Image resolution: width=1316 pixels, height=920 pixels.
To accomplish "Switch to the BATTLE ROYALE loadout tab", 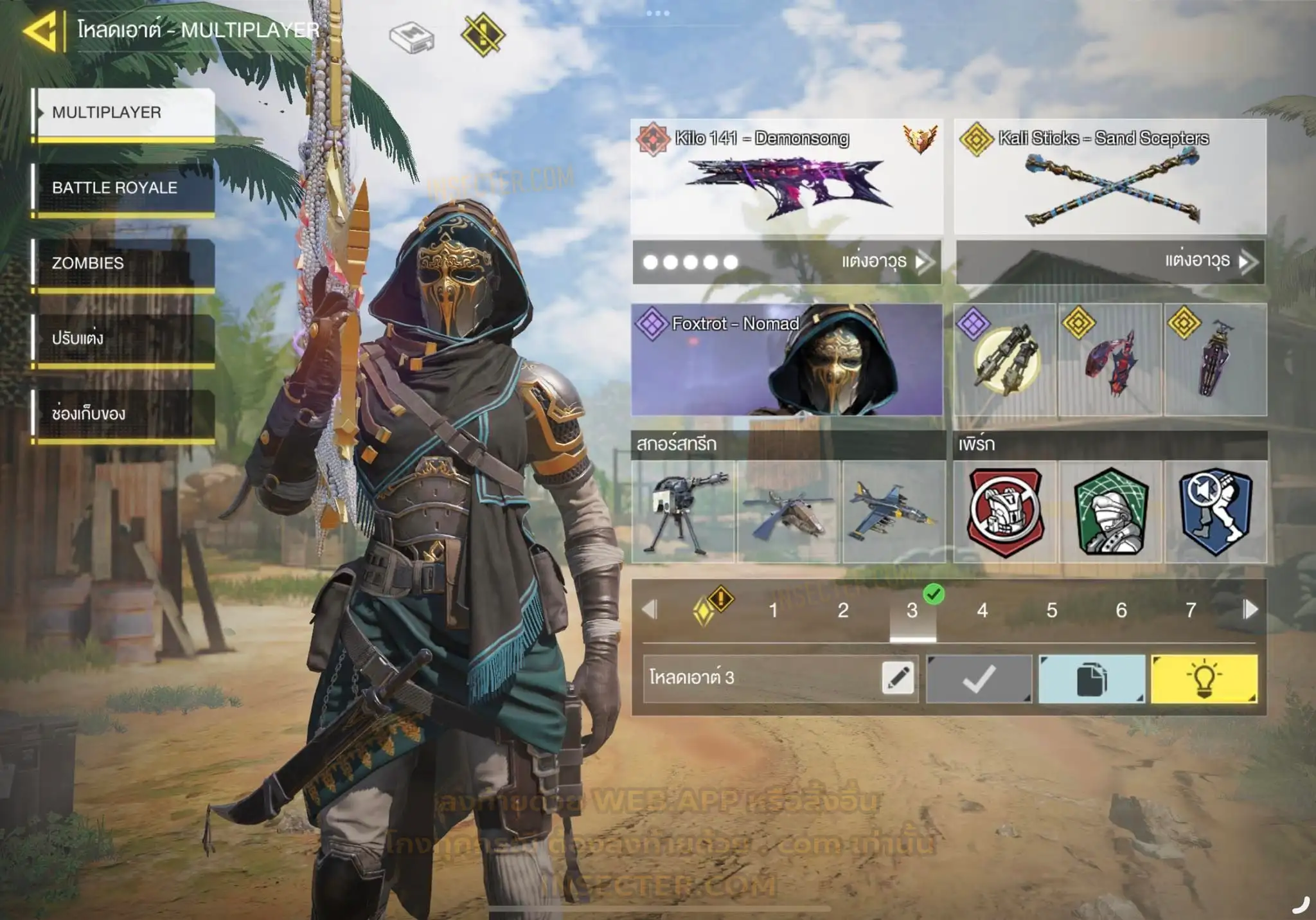I will pyautogui.click(x=123, y=188).
